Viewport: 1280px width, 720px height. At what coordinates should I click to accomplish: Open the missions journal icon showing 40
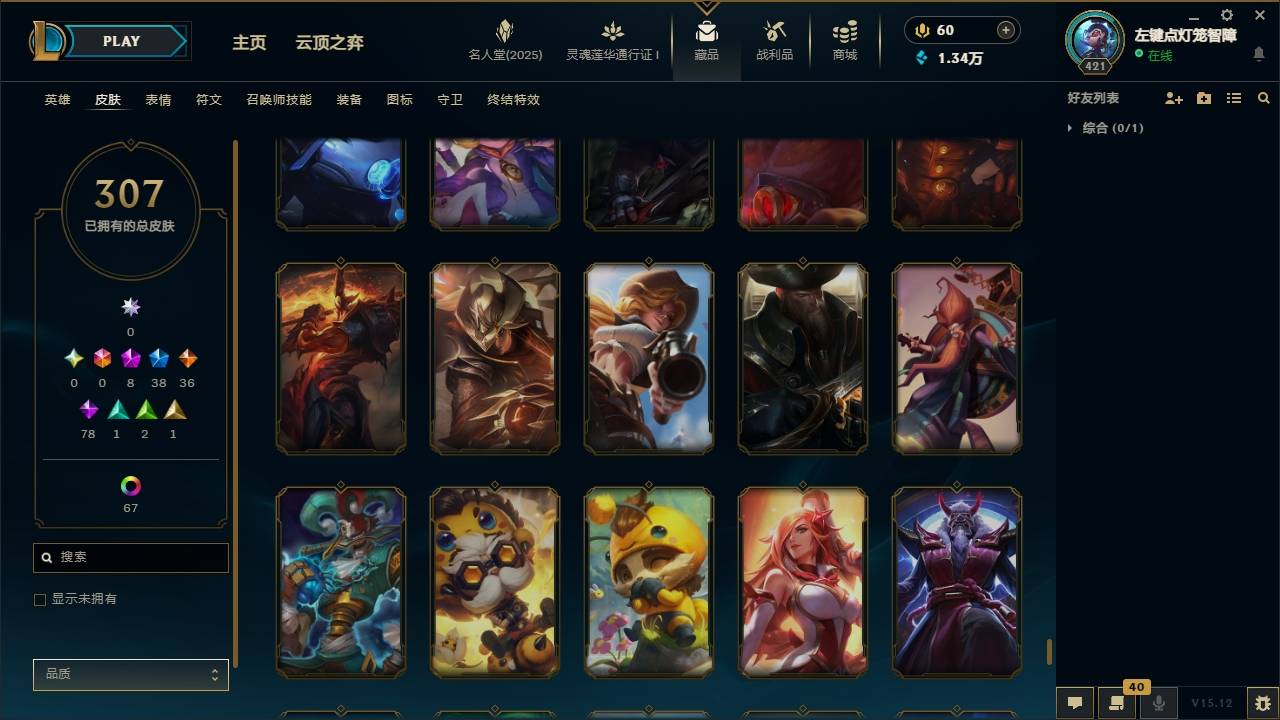click(x=1117, y=701)
